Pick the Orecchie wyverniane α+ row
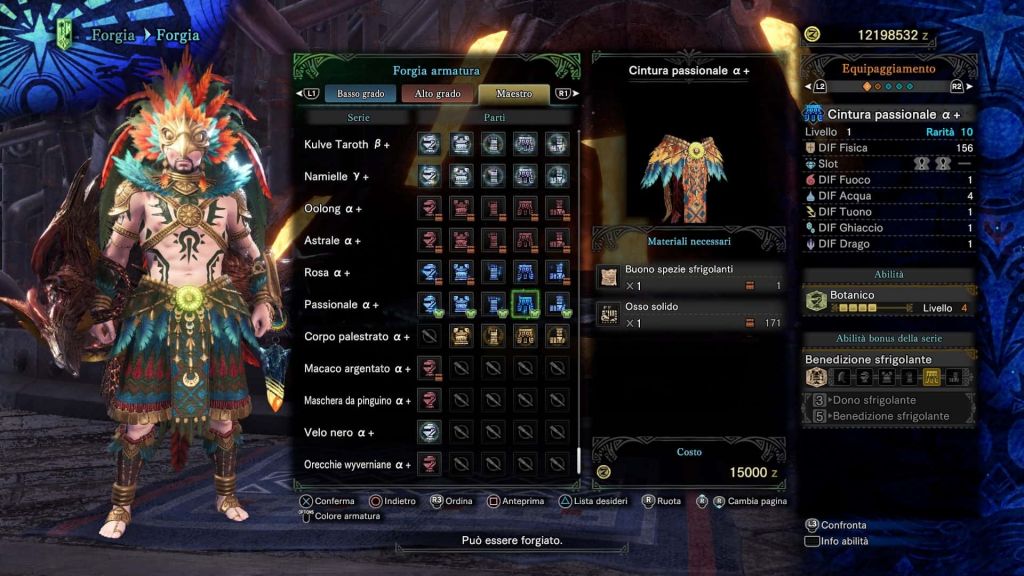1024x576 pixels. tap(357, 465)
